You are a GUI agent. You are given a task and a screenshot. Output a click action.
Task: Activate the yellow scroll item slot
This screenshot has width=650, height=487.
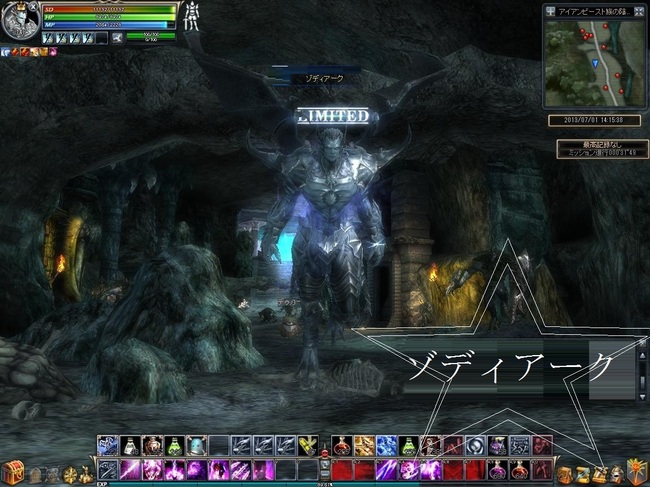pyautogui.click(x=308, y=446)
